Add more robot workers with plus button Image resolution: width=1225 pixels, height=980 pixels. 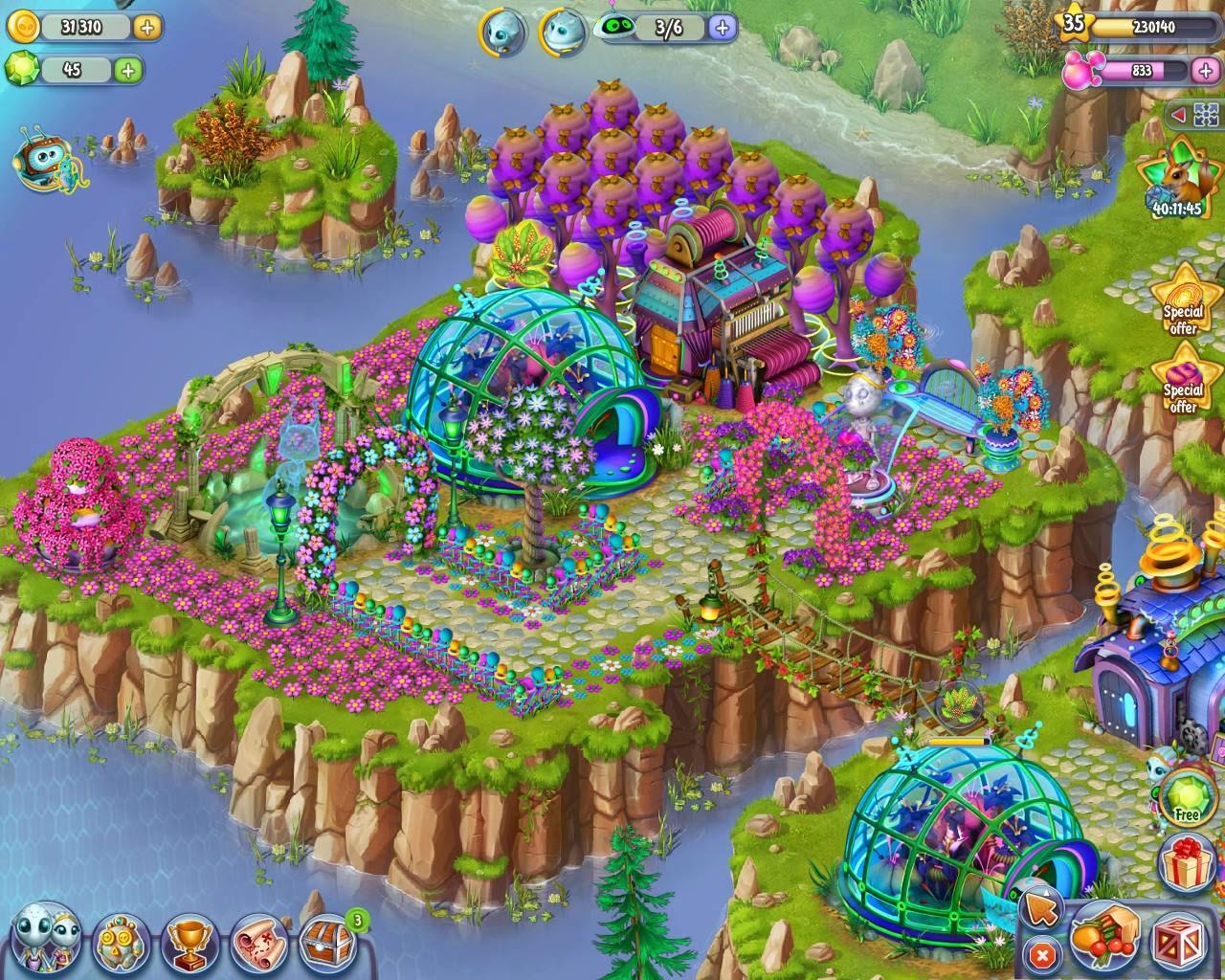pyautogui.click(x=723, y=27)
